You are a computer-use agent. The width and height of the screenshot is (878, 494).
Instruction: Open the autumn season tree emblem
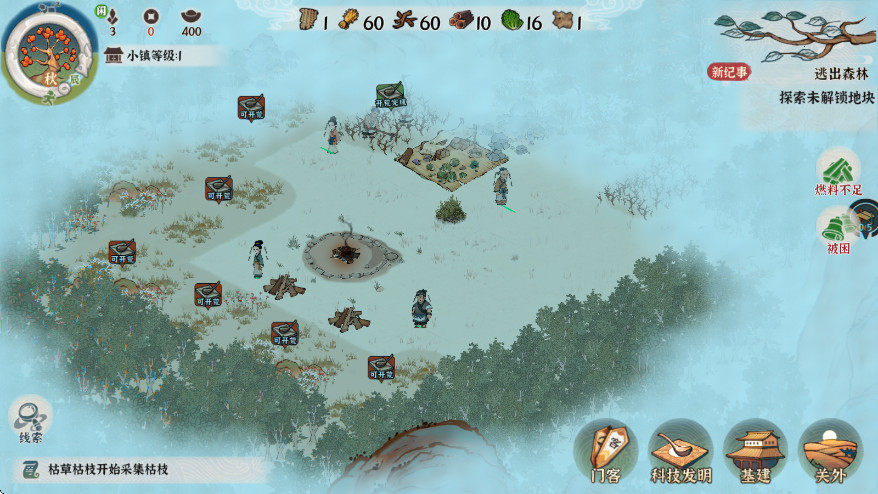pos(44,50)
